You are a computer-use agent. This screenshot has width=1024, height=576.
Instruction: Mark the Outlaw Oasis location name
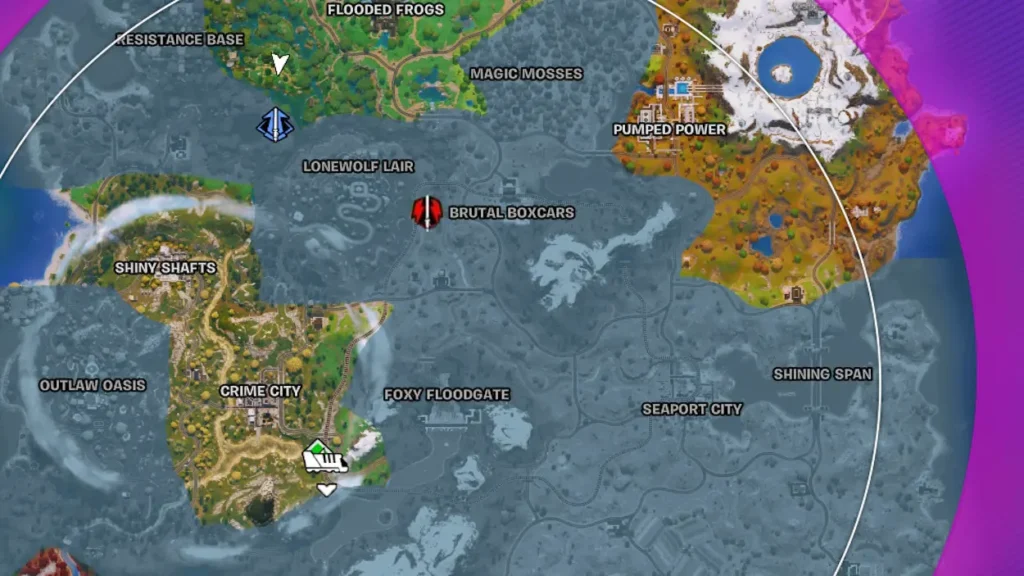(x=92, y=385)
